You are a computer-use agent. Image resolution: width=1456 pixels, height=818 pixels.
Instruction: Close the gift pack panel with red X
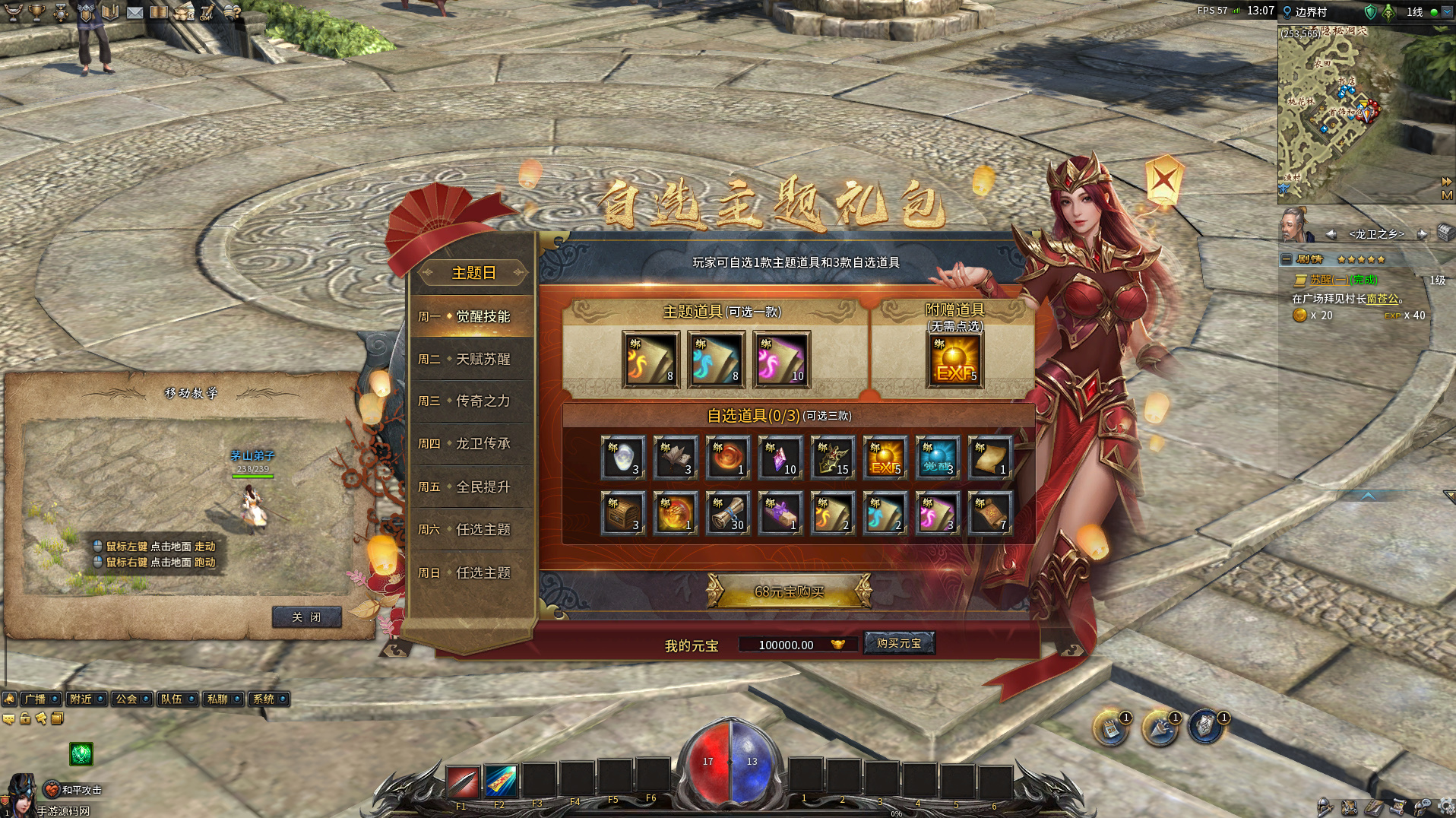(x=1163, y=180)
